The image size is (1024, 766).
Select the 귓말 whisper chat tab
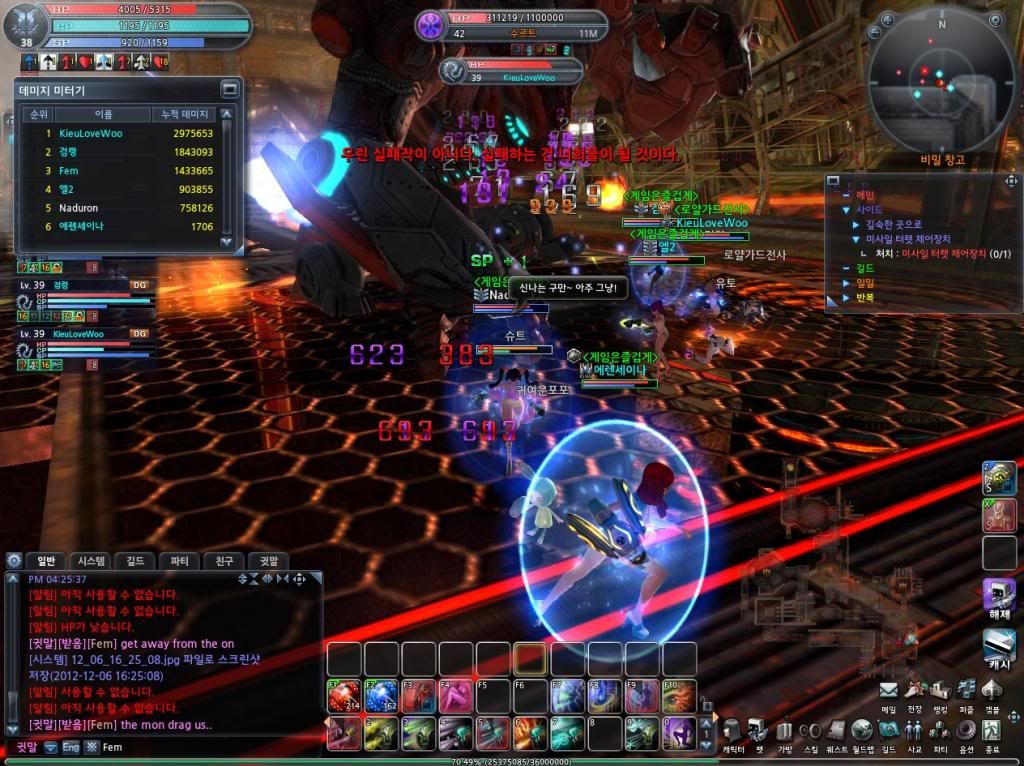coord(268,561)
